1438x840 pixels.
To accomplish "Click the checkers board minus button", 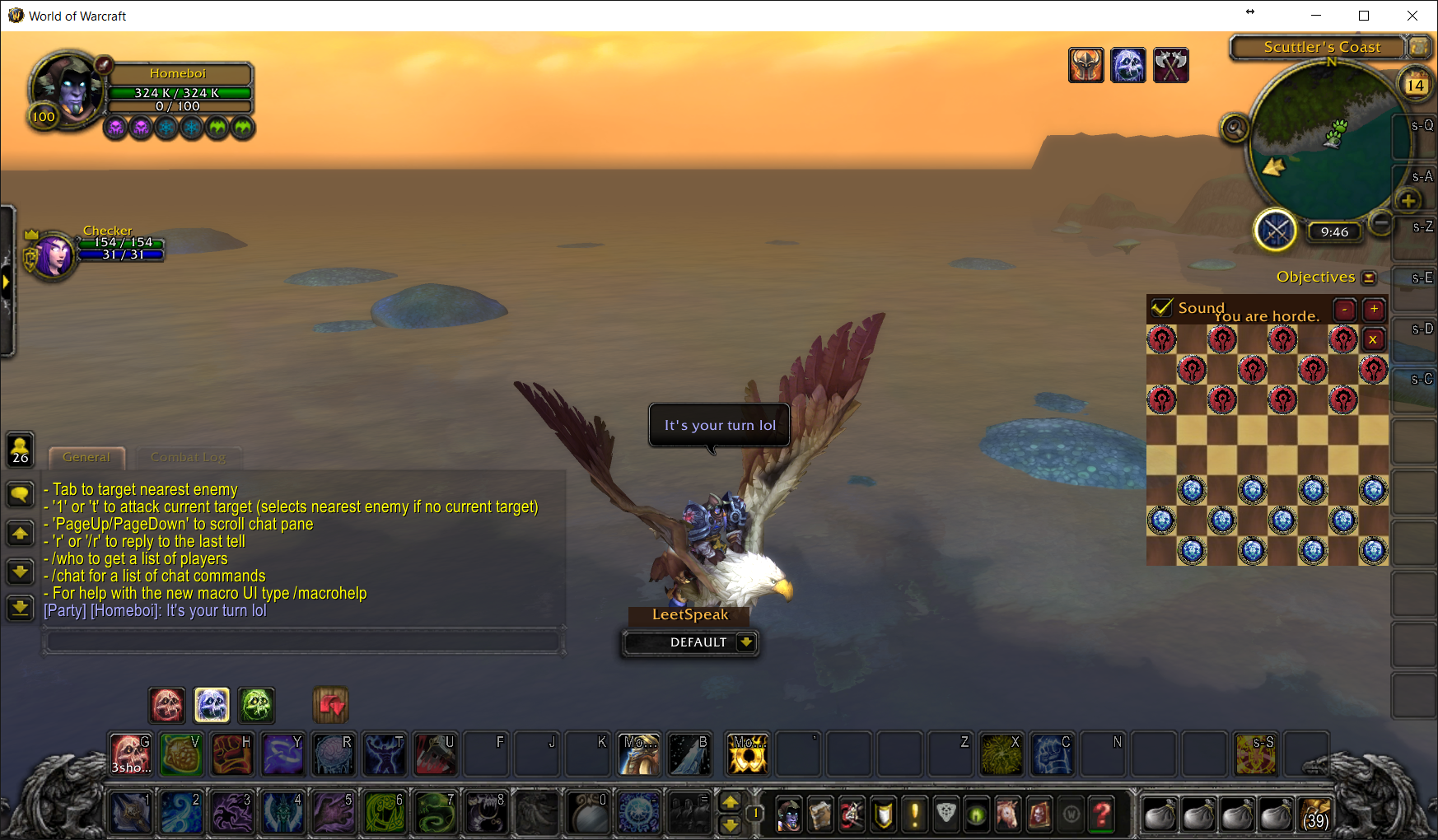I will tap(1345, 309).
